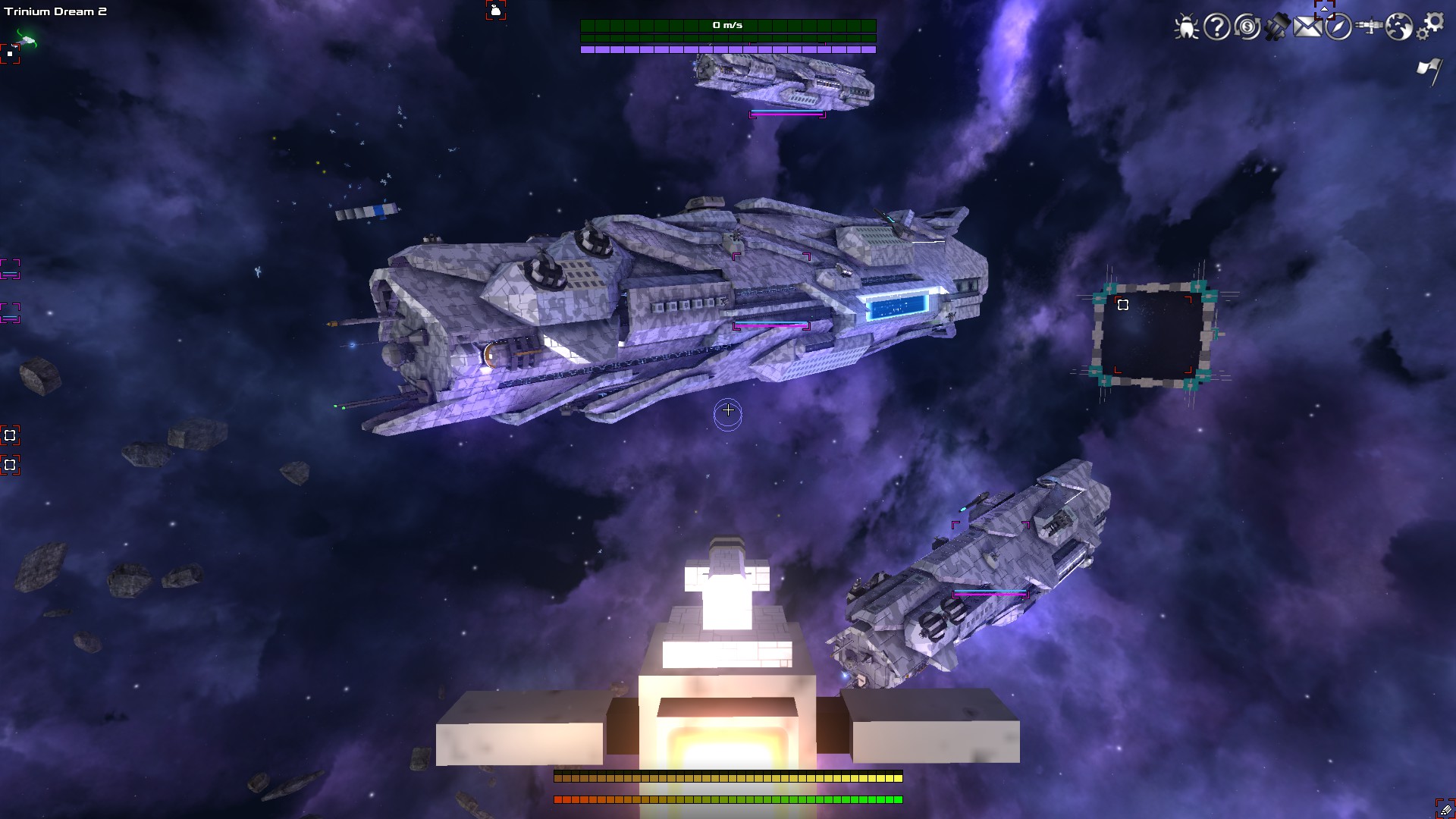Click the ship name Trinium Dream 2
The image size is (1456, 819).
click(x=55, y=11)
